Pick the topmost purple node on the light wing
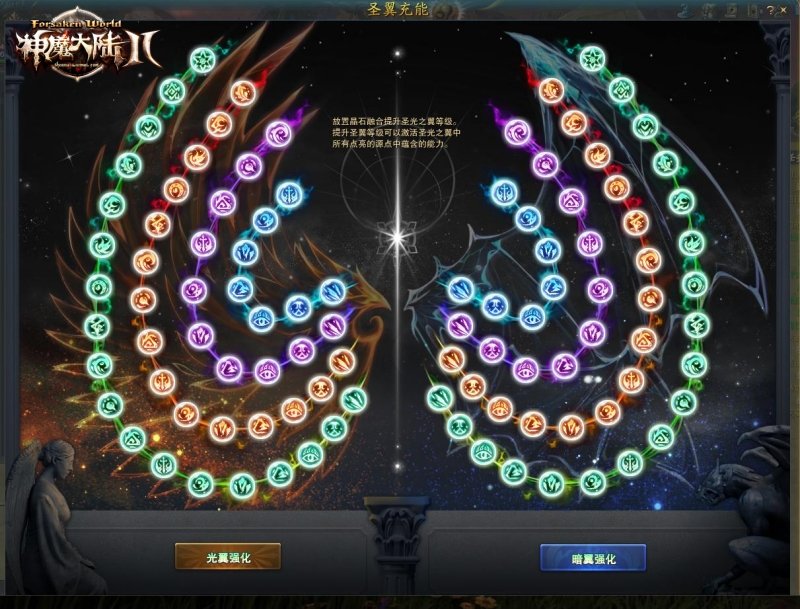Image resolution: width=800 pixels, height=609 pixels. tap(278, 133)
